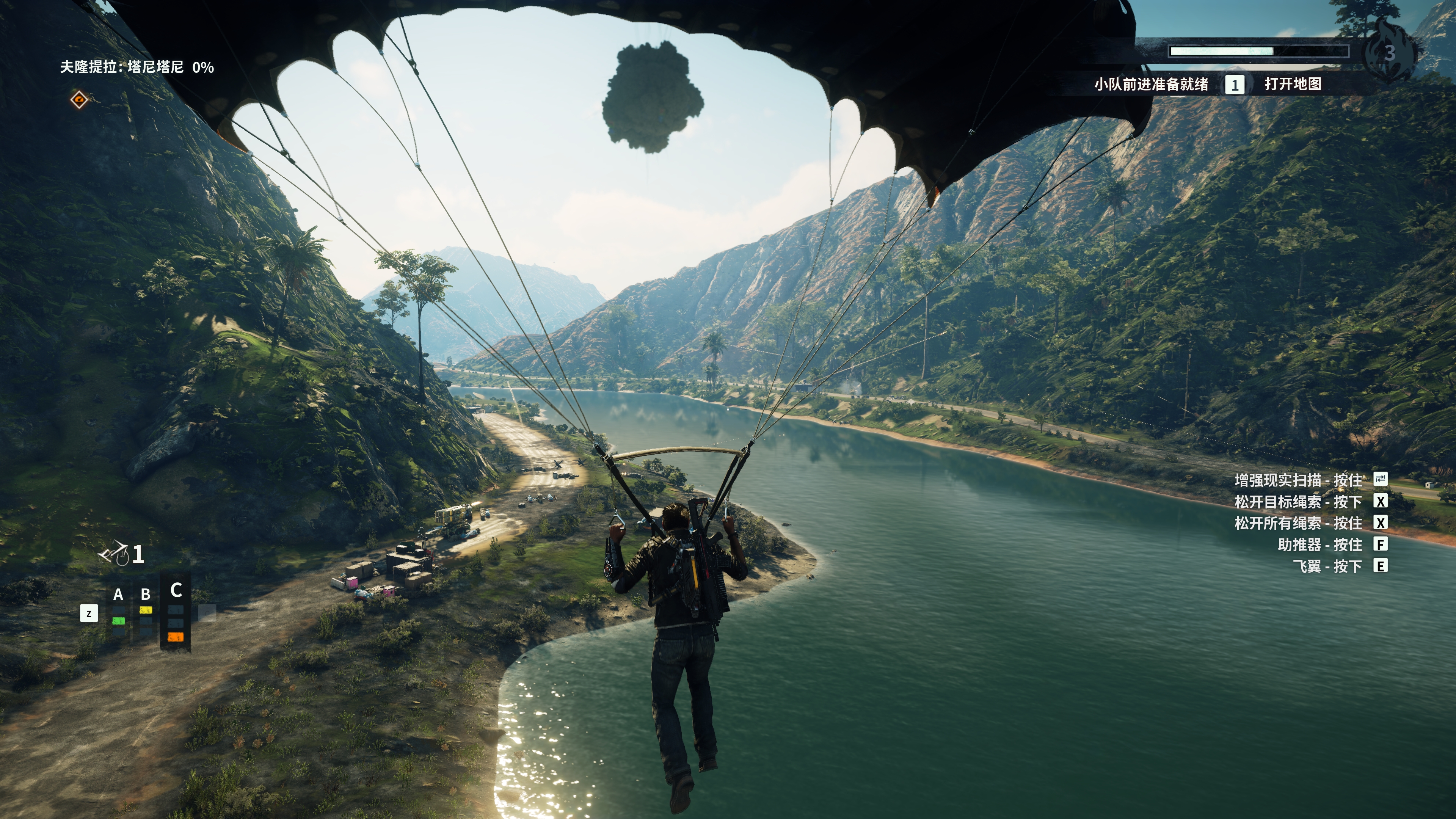Screen dimensions: 1456x819
Task: Click the orange diamond objective marker
Action: [x=79, y=99]
